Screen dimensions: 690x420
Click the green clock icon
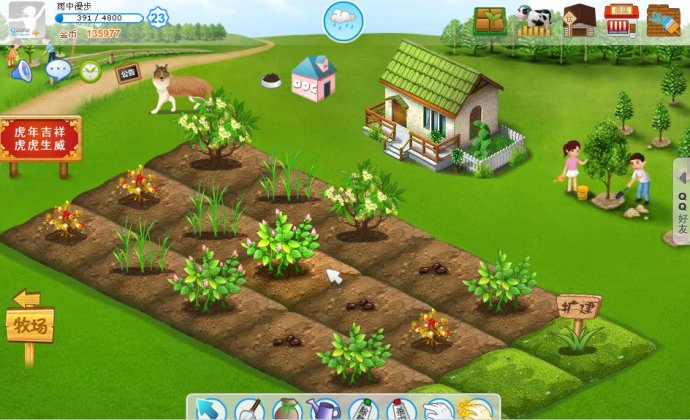pos(91,71)
